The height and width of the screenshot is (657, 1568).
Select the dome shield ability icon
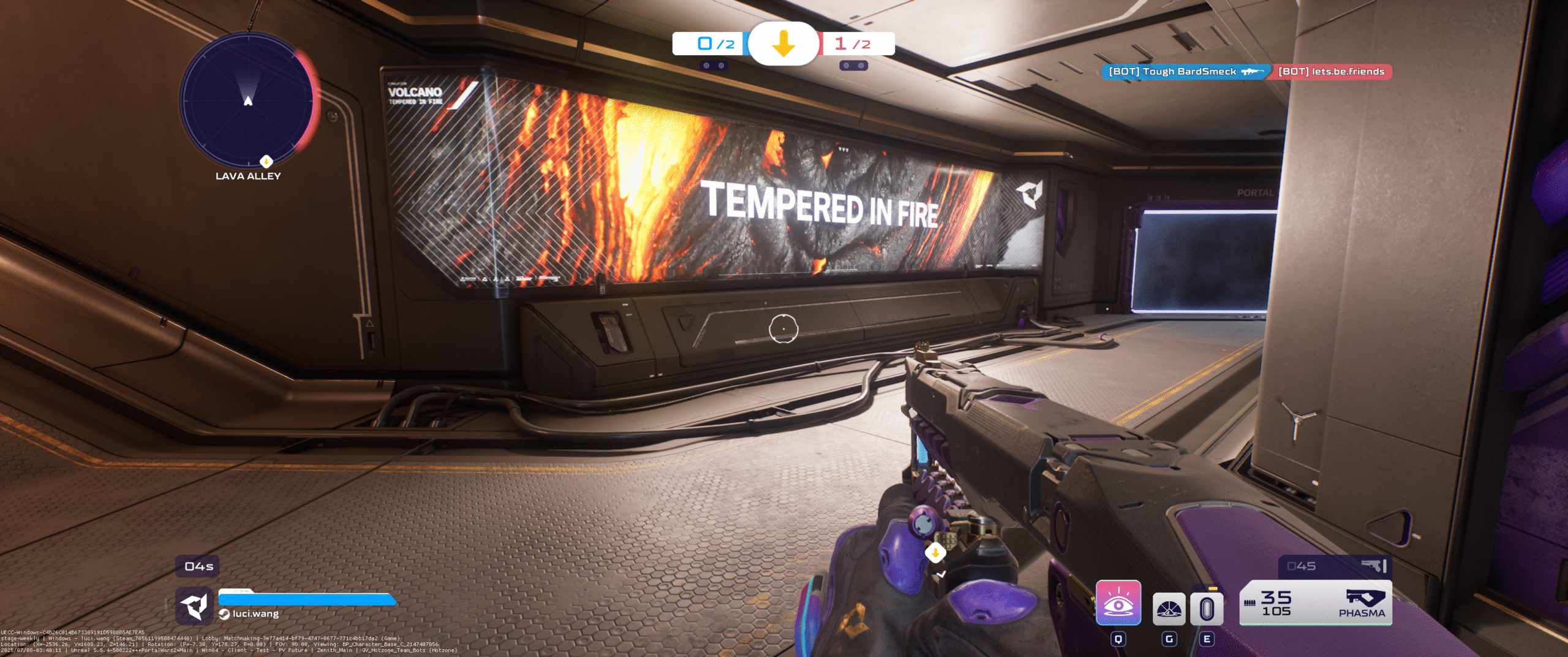1169,609
